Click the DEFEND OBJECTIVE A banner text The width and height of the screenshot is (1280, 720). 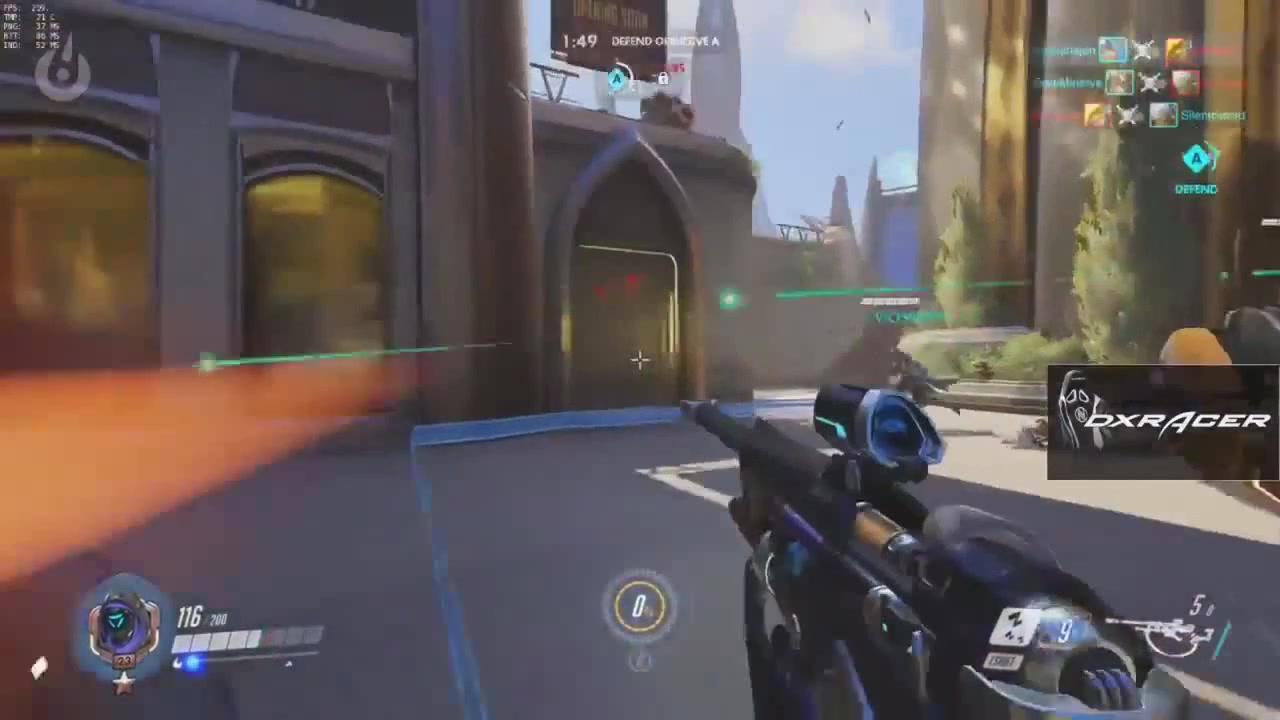(x=665, y=42)
